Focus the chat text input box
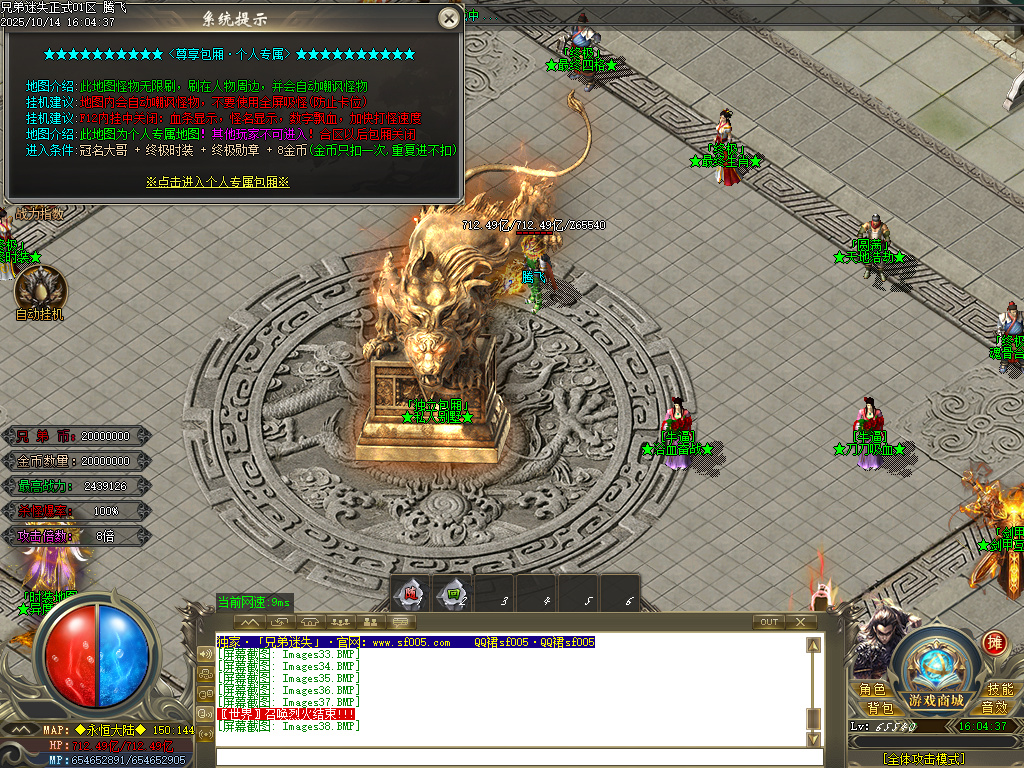The height and width of the screenshot is (768, 1024). pyautogui.click(x=510, y=757)
